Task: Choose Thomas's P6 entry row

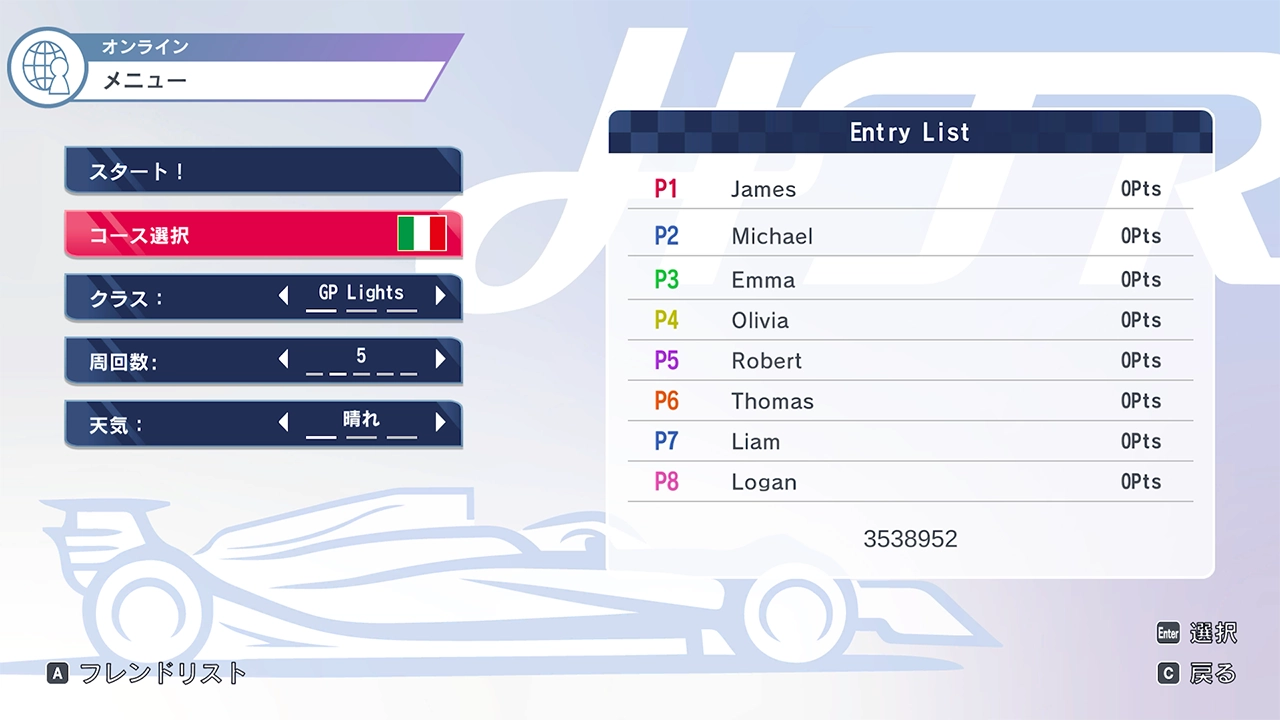Action: pos(910,401)
